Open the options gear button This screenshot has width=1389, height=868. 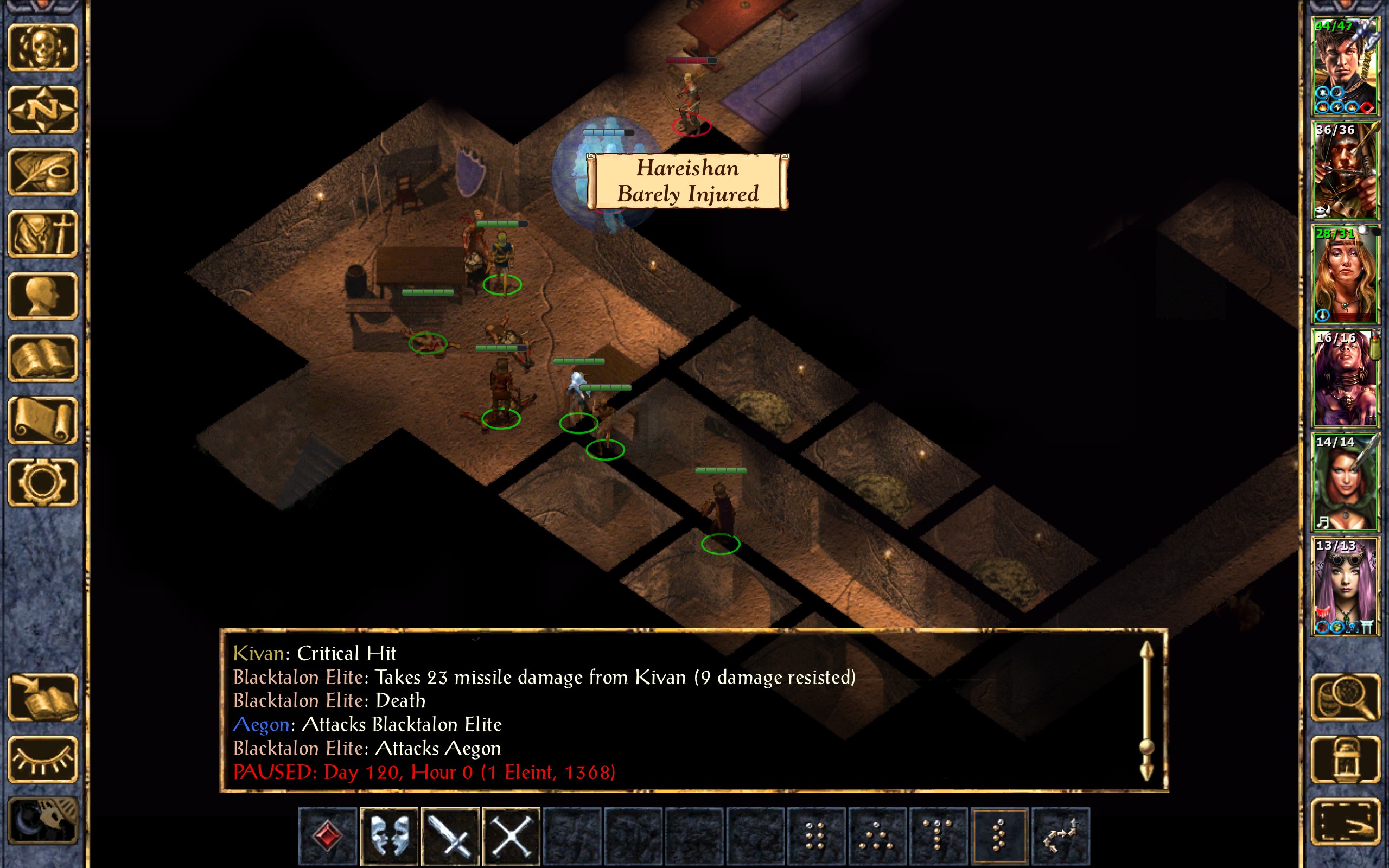click(43, 483)
